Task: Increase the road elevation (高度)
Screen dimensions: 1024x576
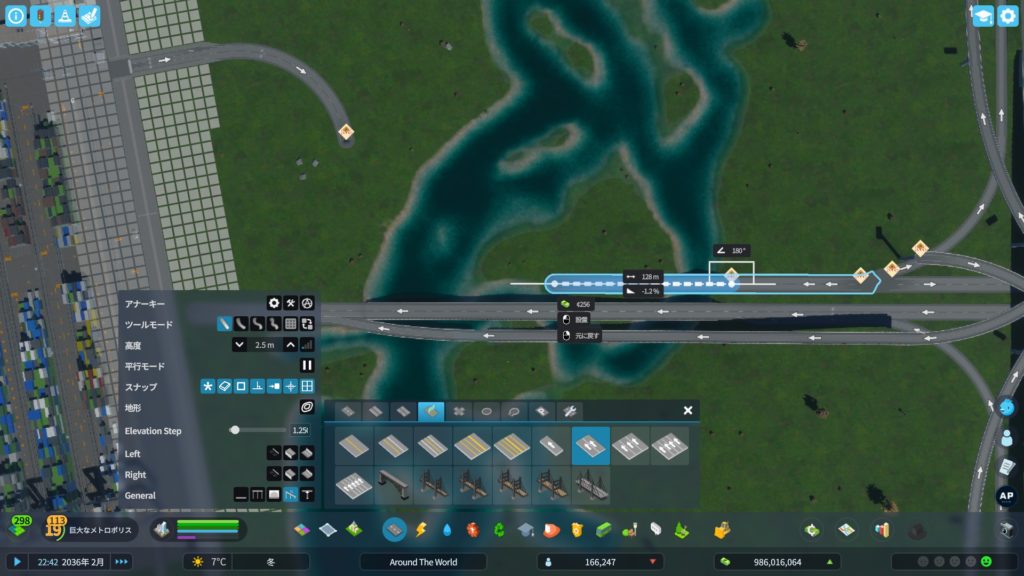Action: click(290, 345)
